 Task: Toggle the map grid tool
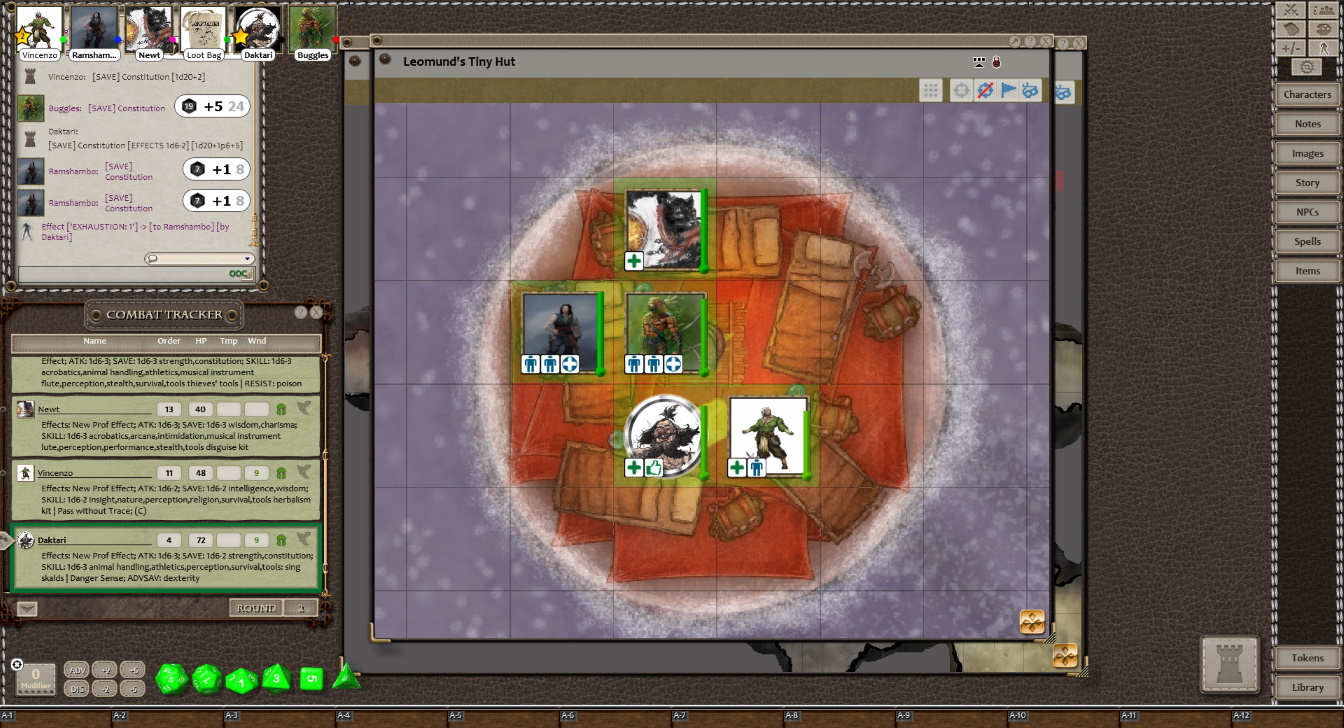[x=931, y=91]
